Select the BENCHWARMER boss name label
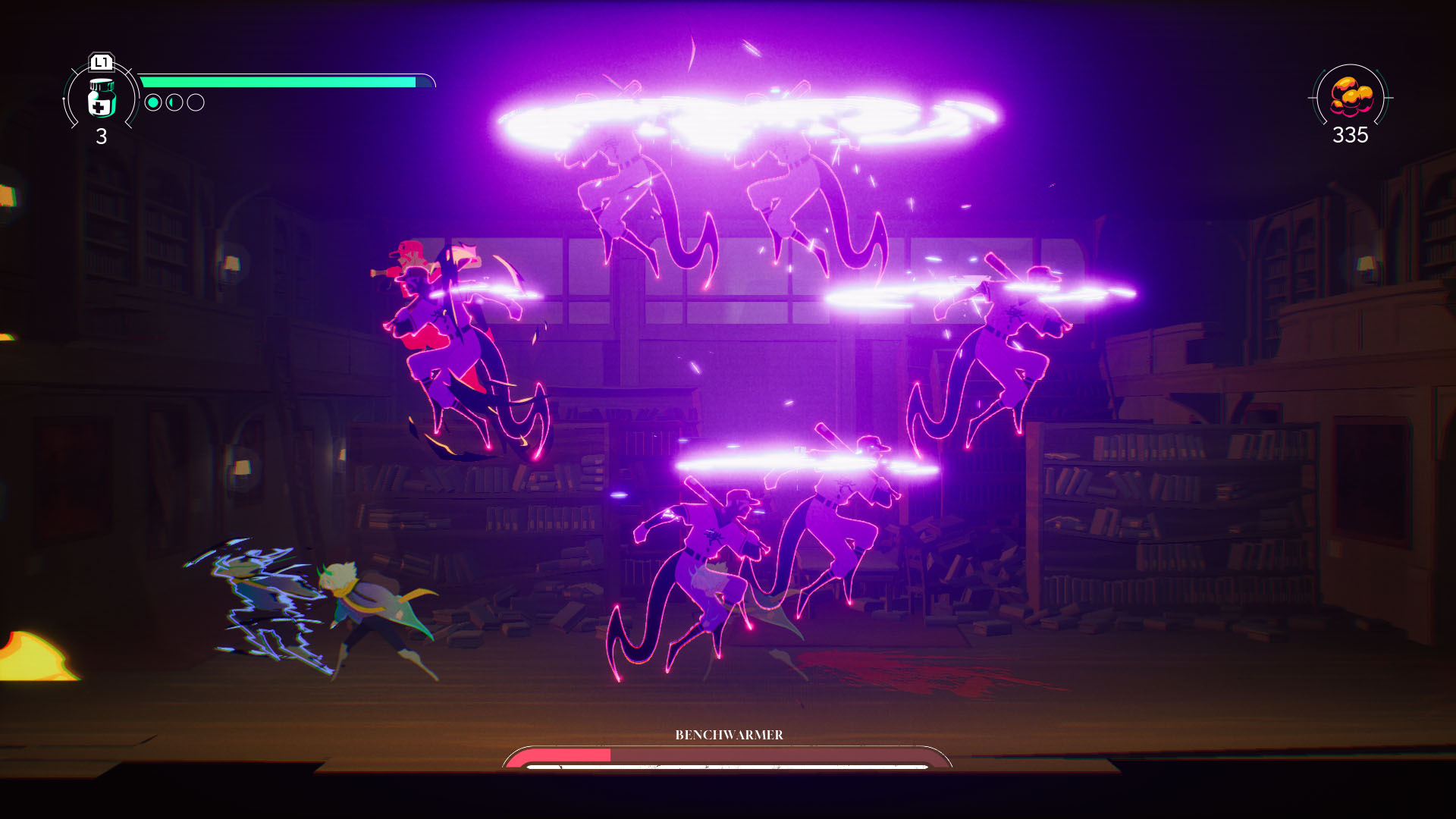The image size is (1456, 819). click(x=730, y=735)
